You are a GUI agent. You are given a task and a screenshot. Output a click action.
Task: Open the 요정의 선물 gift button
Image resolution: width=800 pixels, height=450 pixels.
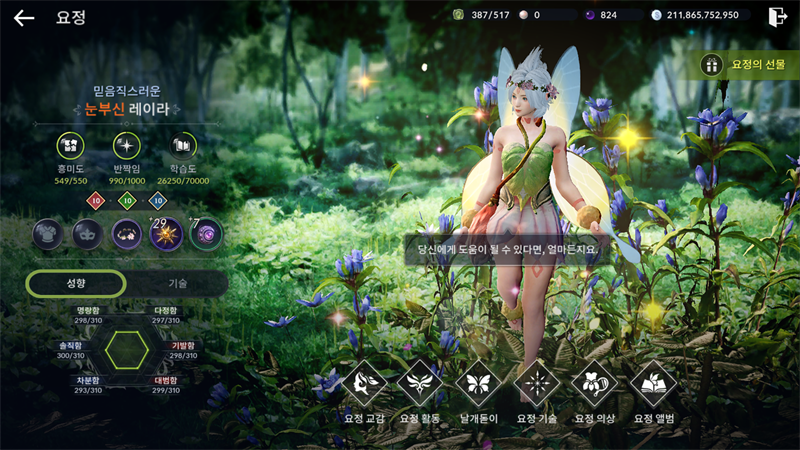(x=749, y=64)
